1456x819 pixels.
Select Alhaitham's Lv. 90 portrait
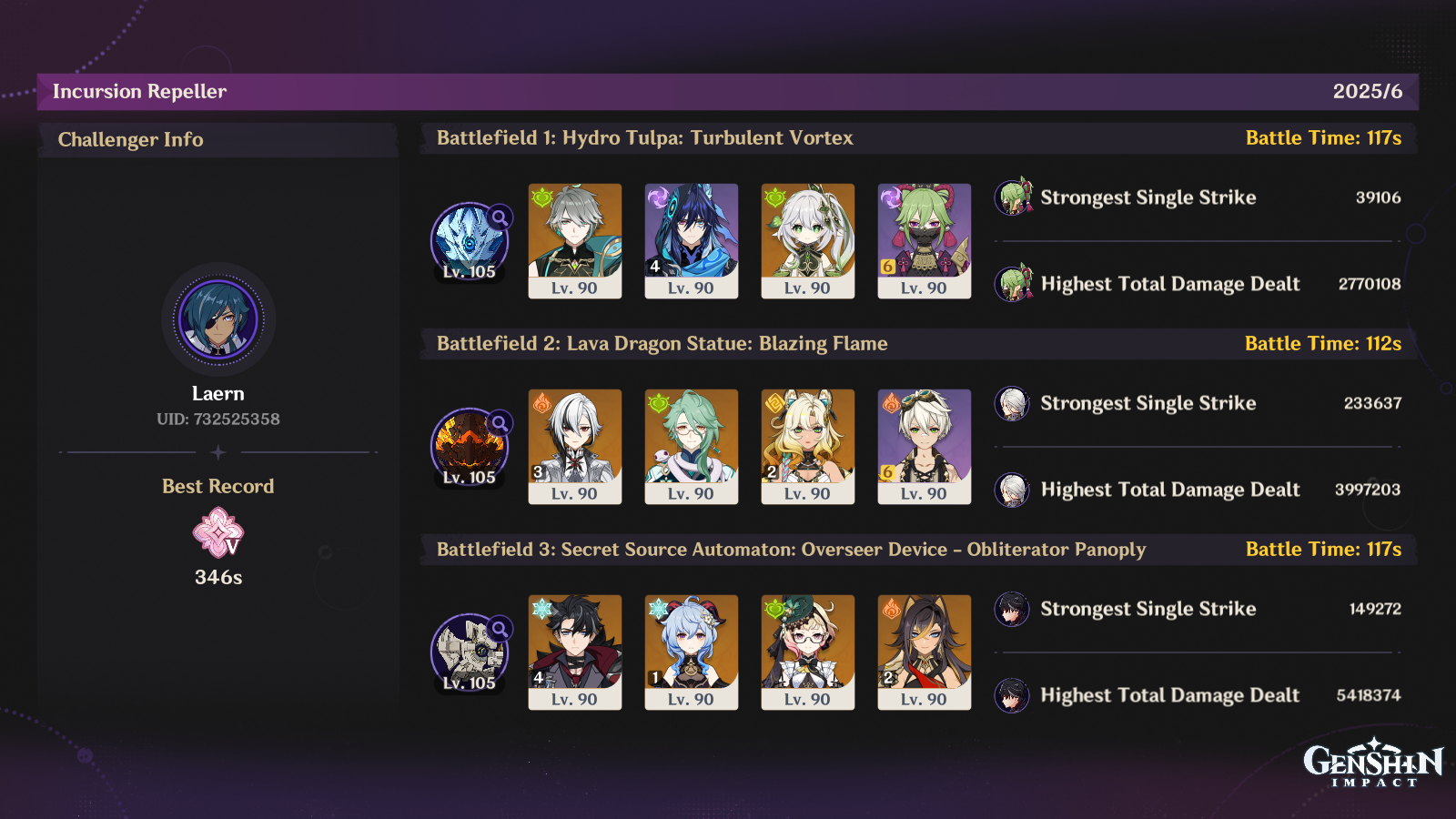pos(575,241)
